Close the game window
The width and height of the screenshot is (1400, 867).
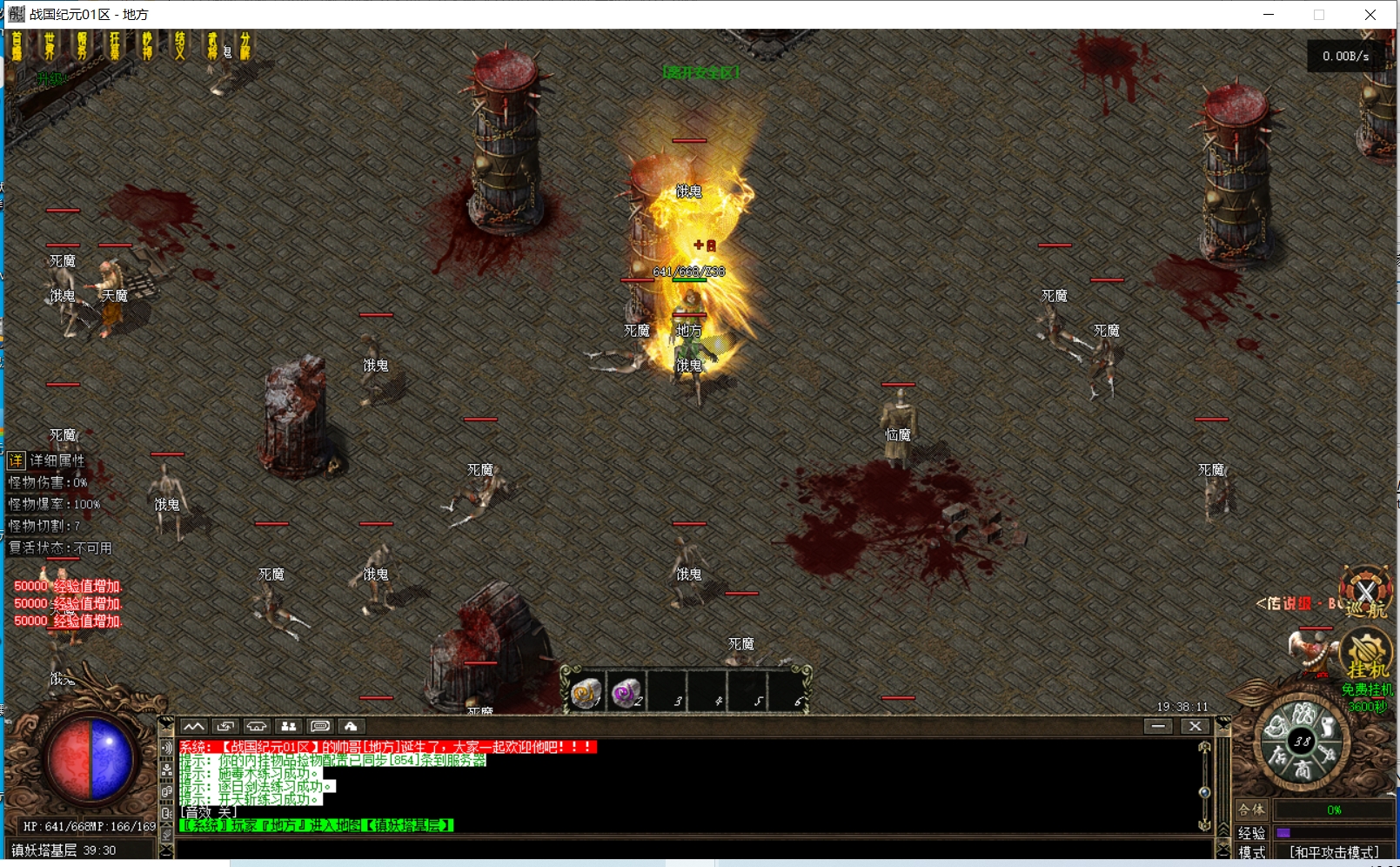click(x=1370, y=15)
